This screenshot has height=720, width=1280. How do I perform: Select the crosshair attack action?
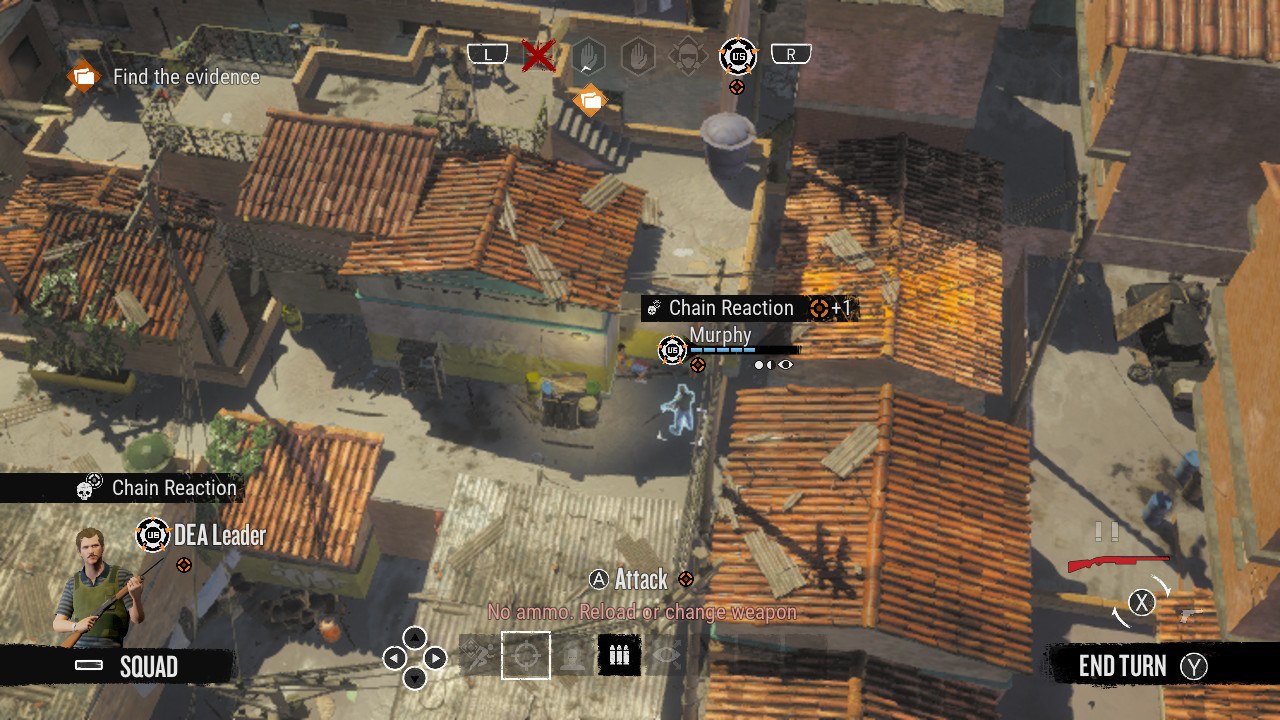tap(526, 656)
